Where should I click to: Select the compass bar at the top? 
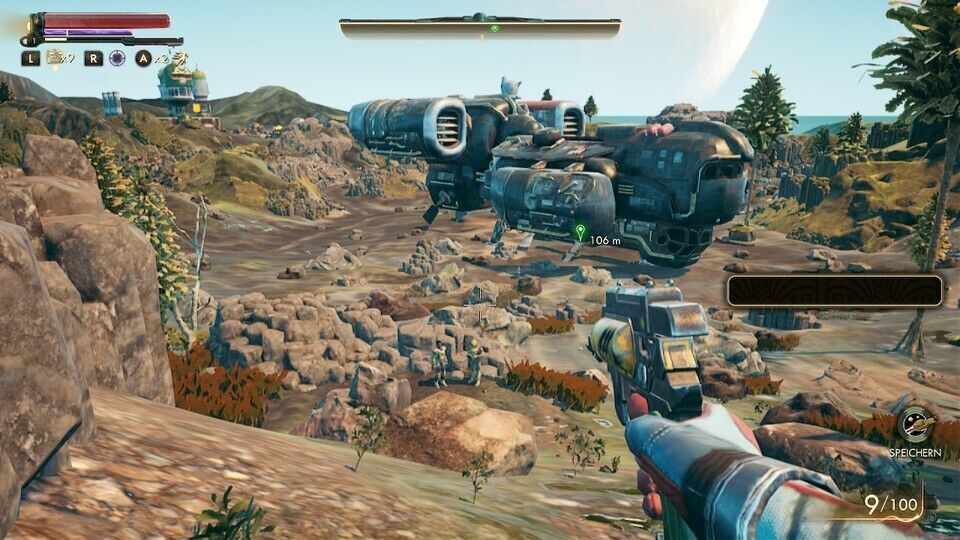coord(480,27)
